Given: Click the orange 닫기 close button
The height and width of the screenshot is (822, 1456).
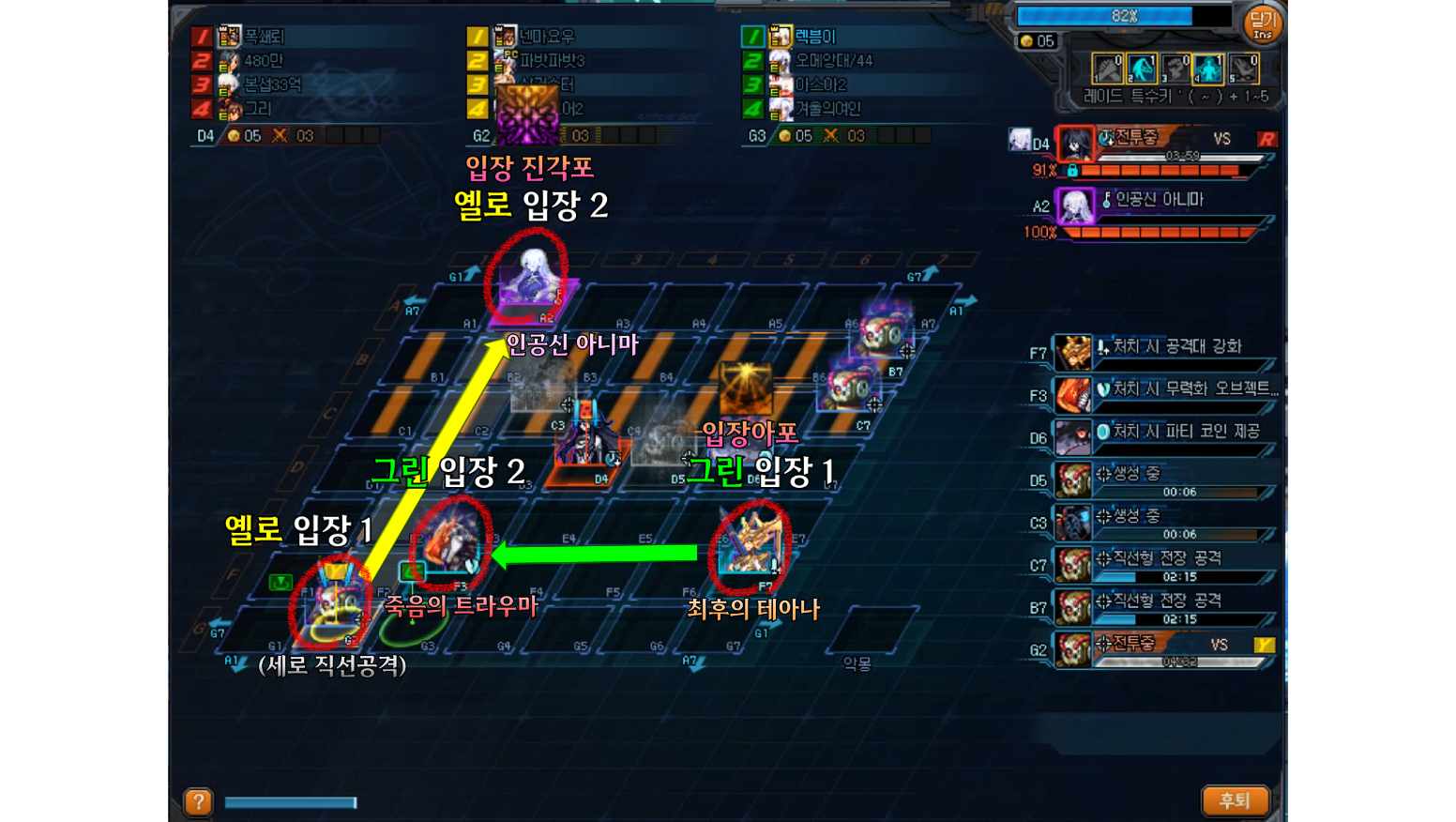Looking at the screenshot, I should [x=1263, y=24].
